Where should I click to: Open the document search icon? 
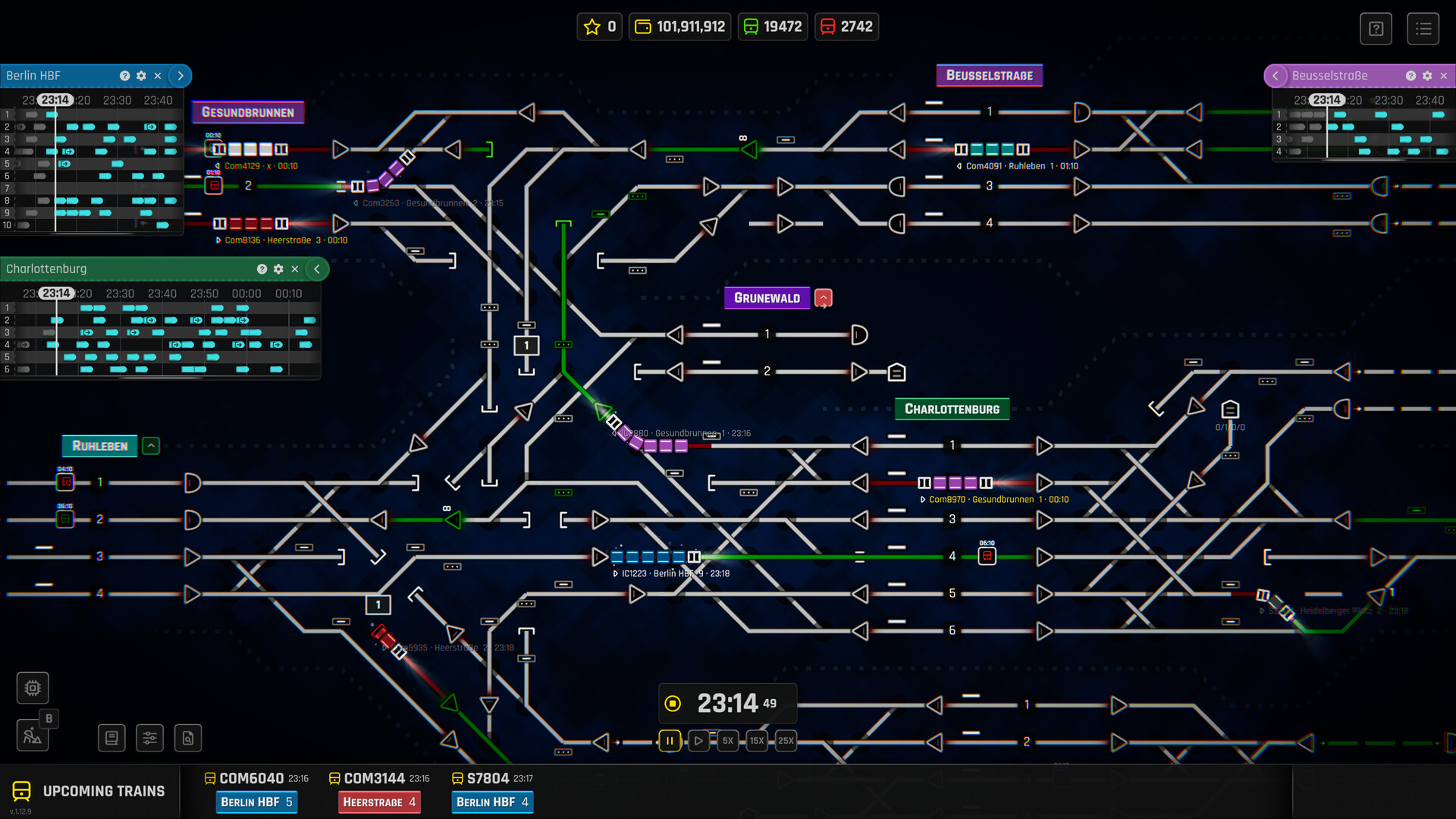187,737
